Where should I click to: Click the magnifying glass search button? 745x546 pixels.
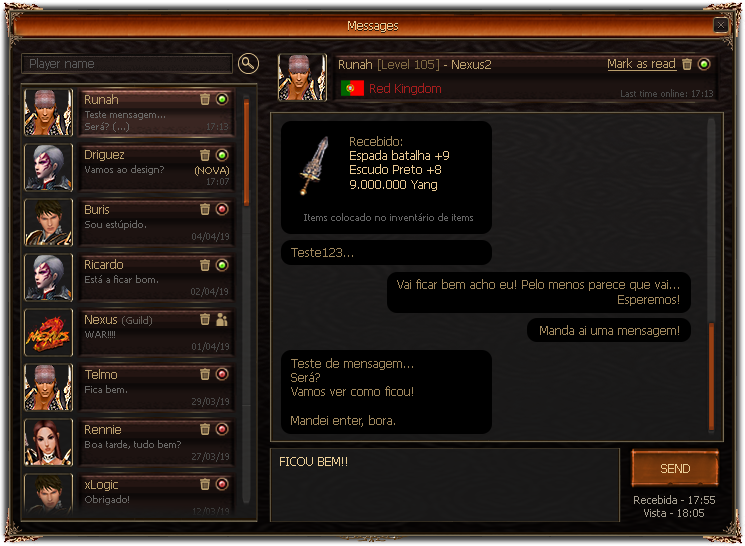tap(248, 64)
